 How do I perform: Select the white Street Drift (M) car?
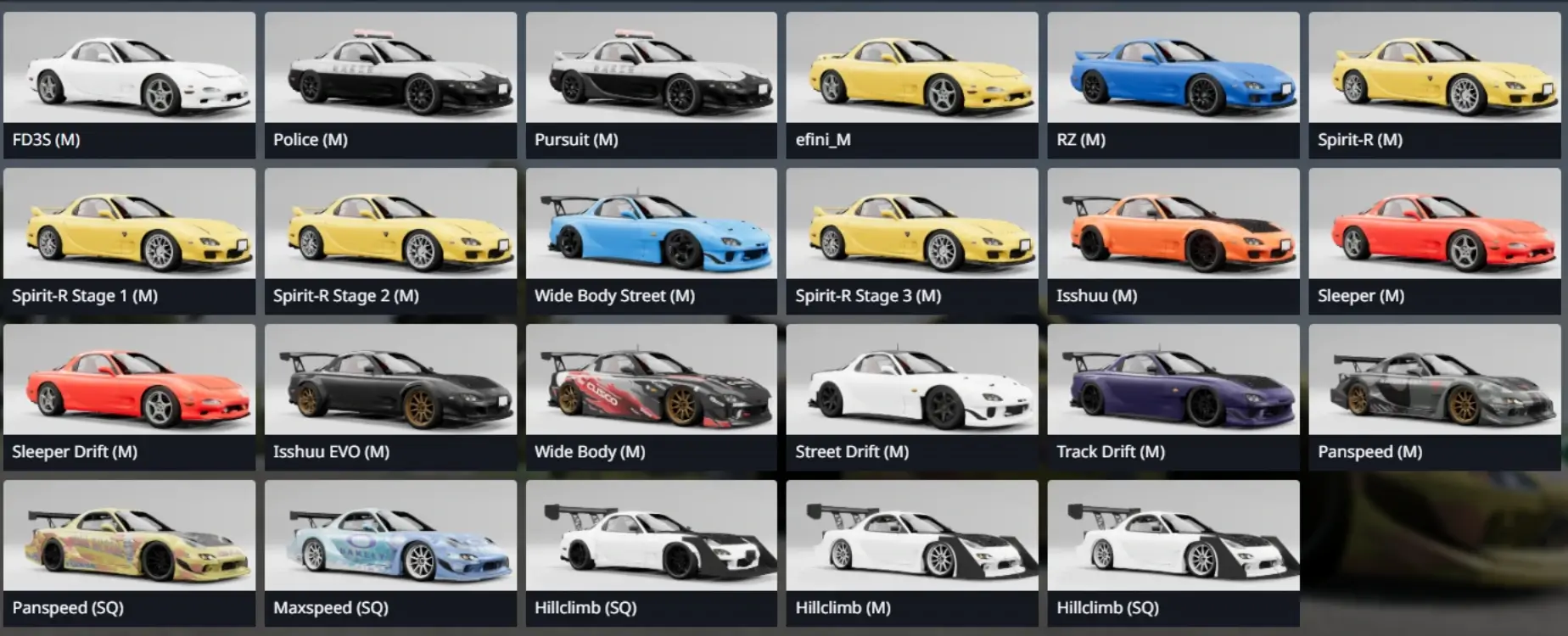tap(912, 397)
